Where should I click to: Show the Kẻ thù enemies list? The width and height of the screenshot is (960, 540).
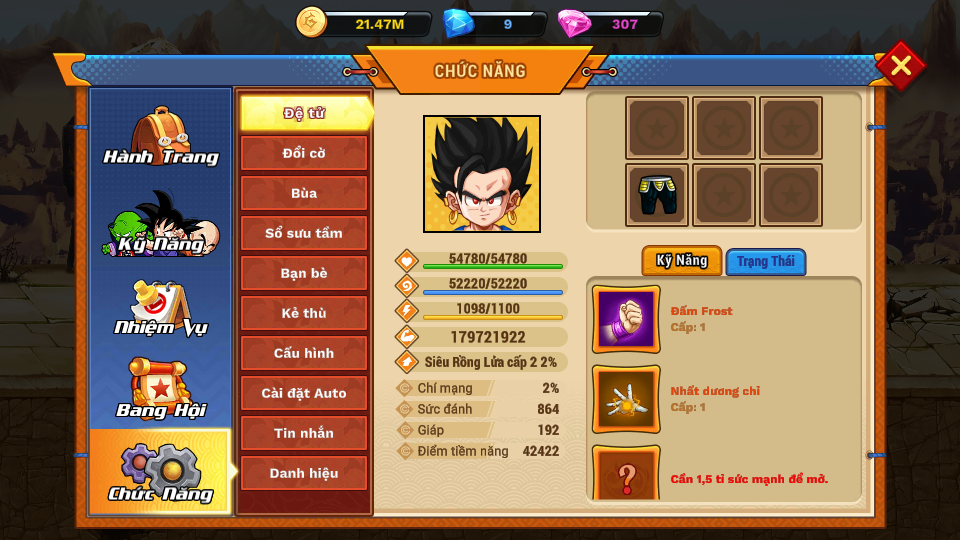click(x=304, y=313)
